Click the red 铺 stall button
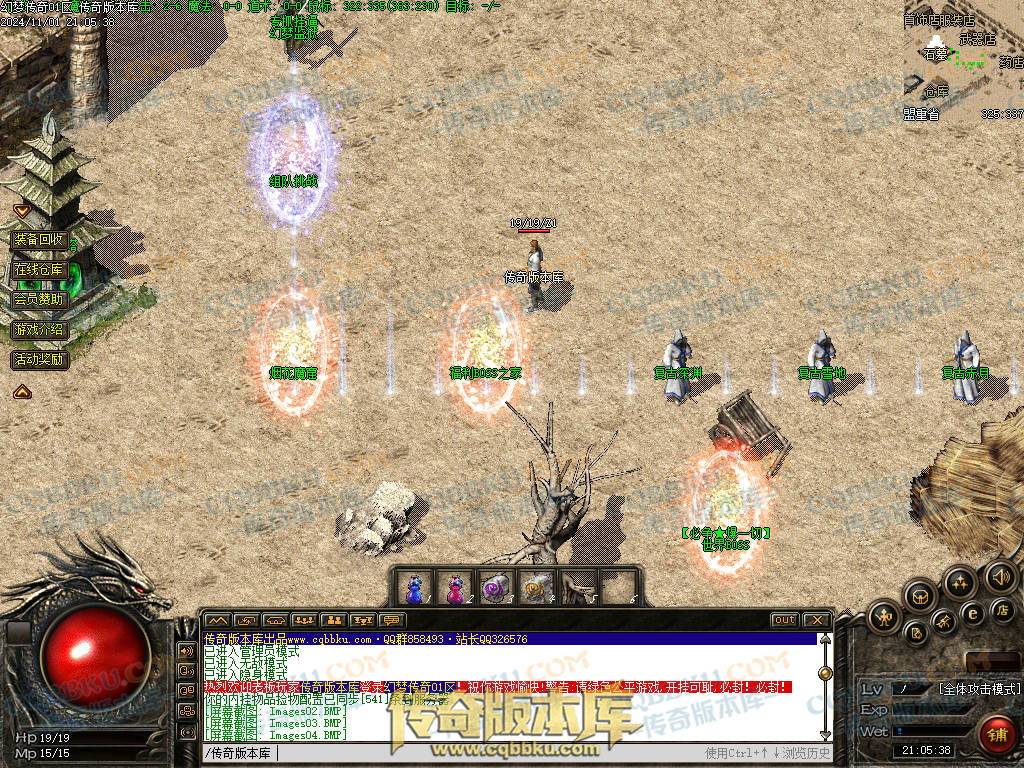Image resolution: width=1024 pixels, height=768 pixels. [x=996, y=734]
